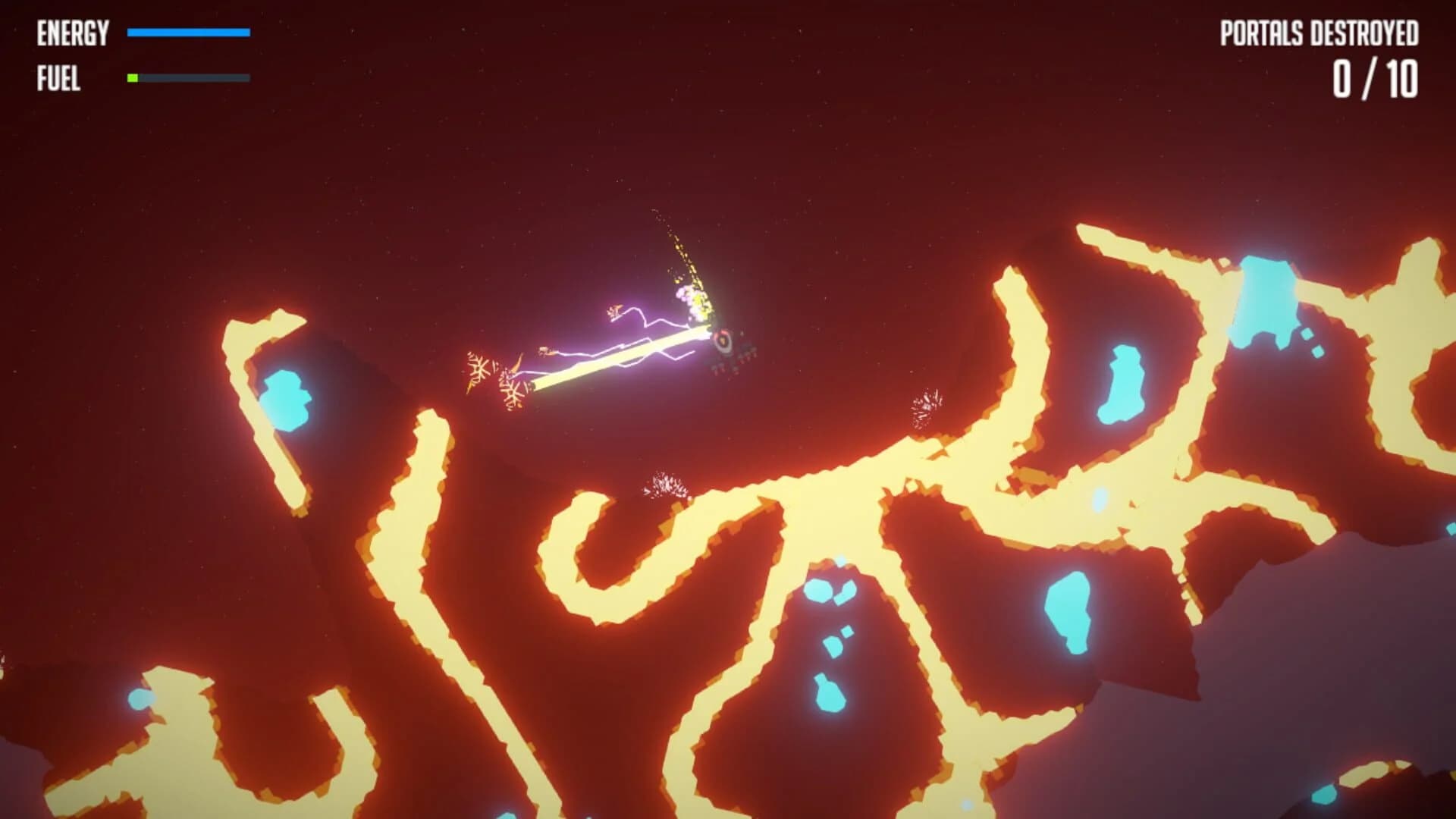Click the FUEL label in the HUD
1456x819 pixels.
coord(59,77)
